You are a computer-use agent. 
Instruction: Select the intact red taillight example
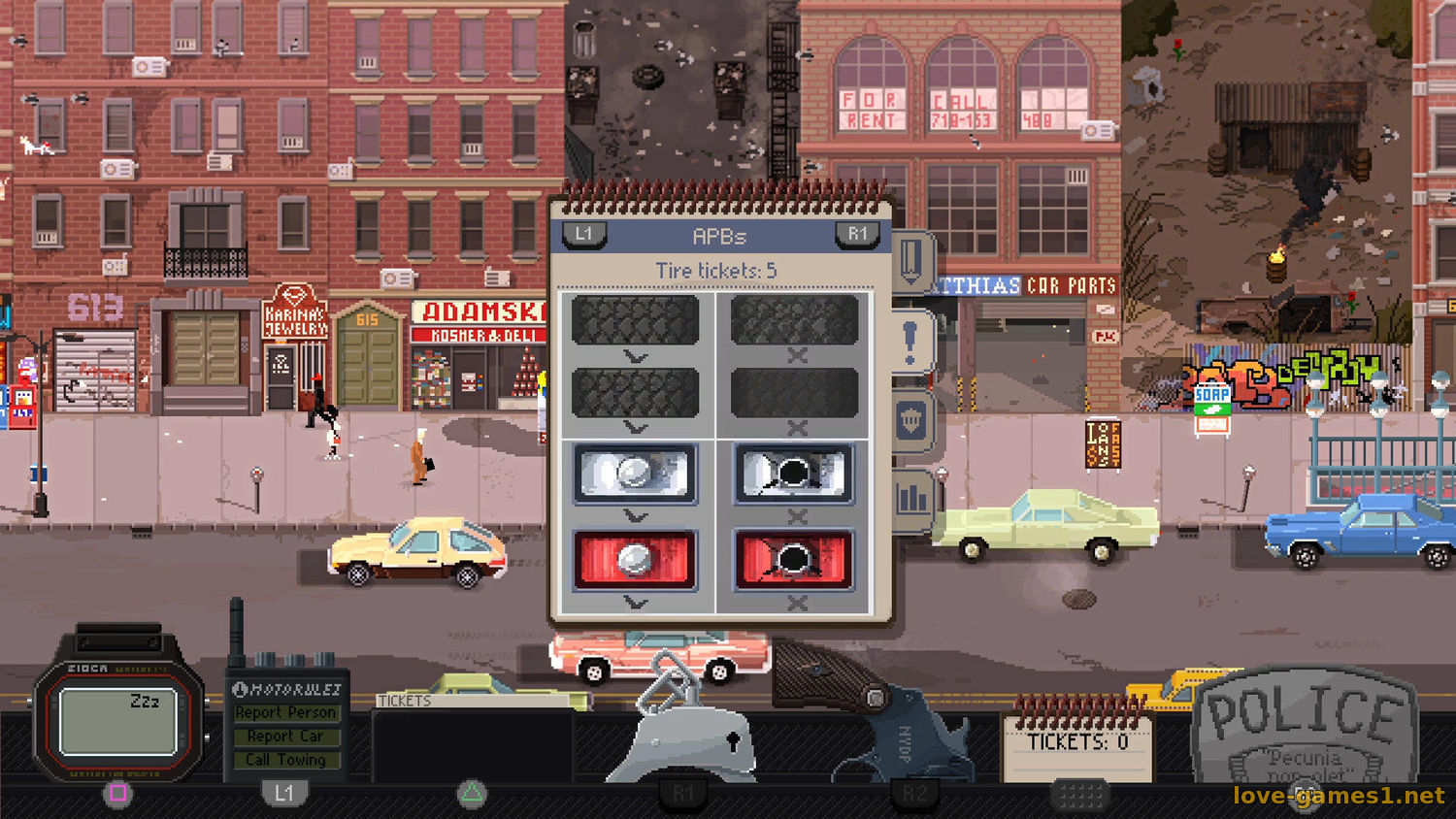coord(636,560)
